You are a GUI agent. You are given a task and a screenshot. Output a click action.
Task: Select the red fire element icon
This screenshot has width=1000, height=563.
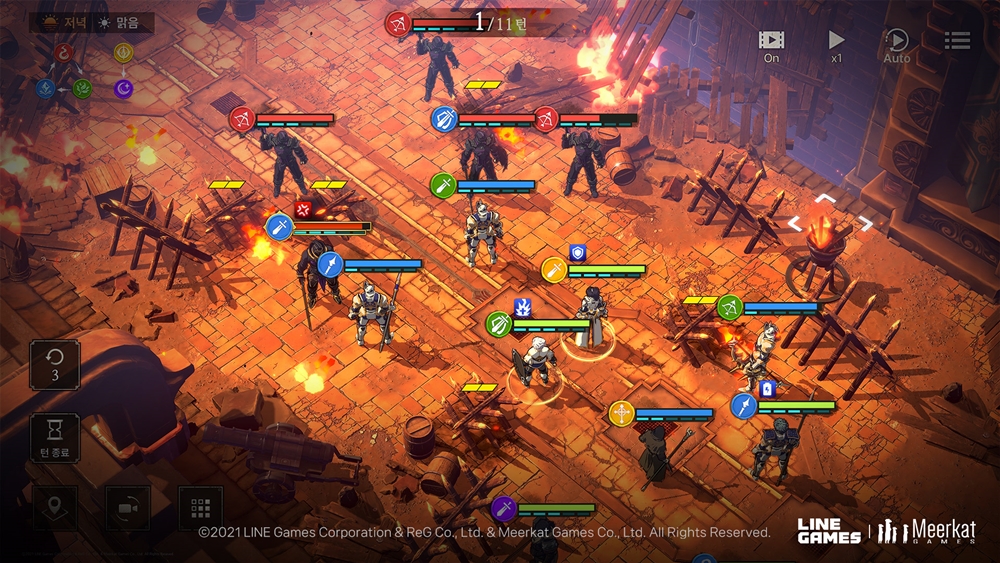[65, 52]
